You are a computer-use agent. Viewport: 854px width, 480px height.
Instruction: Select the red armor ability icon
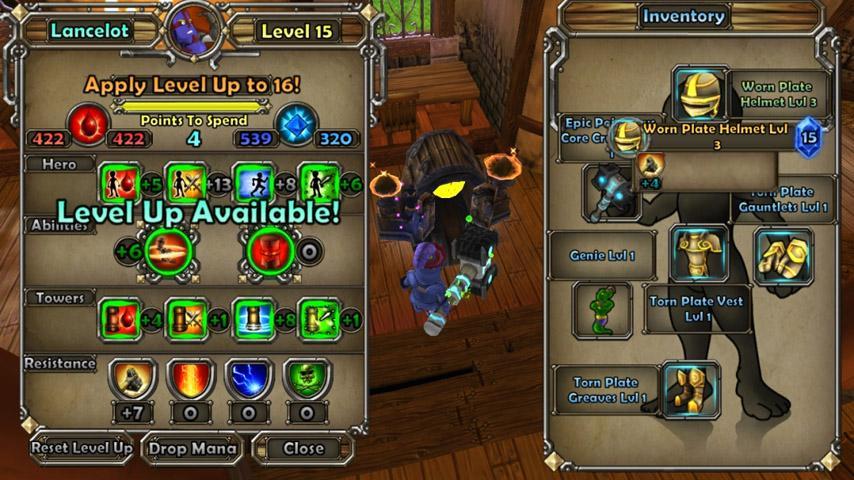[269, 250]
